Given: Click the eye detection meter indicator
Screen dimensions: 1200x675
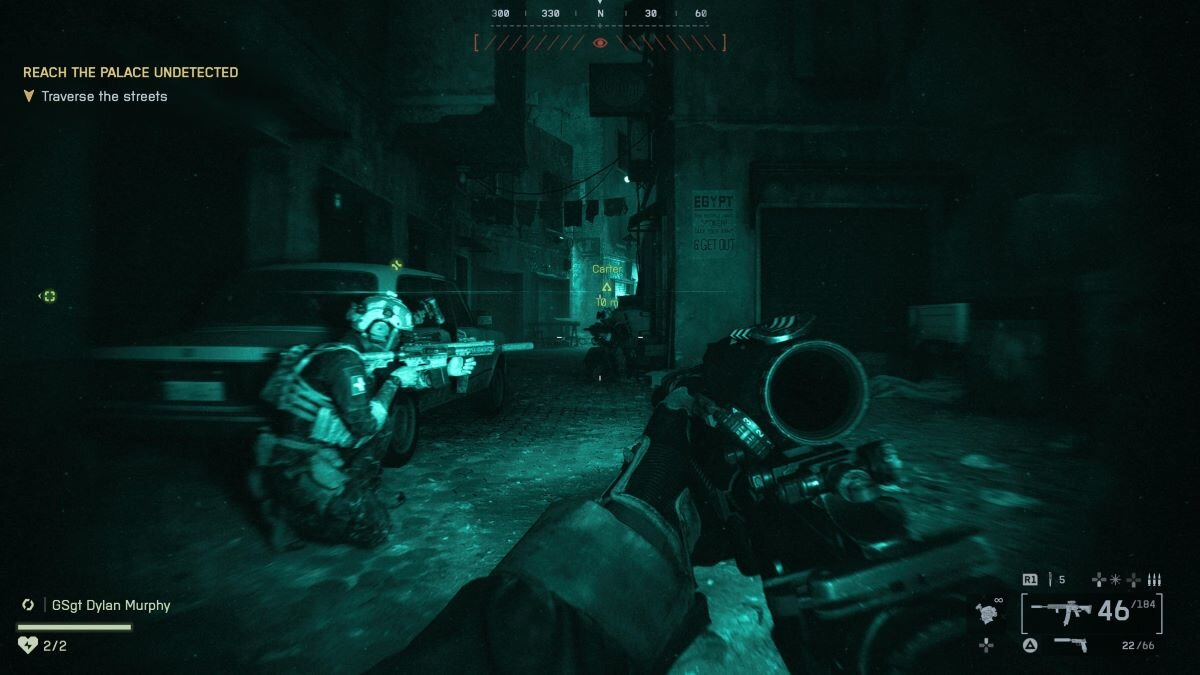Looking at the screenshot, I should pyautogui.click(x=600, y=43).
